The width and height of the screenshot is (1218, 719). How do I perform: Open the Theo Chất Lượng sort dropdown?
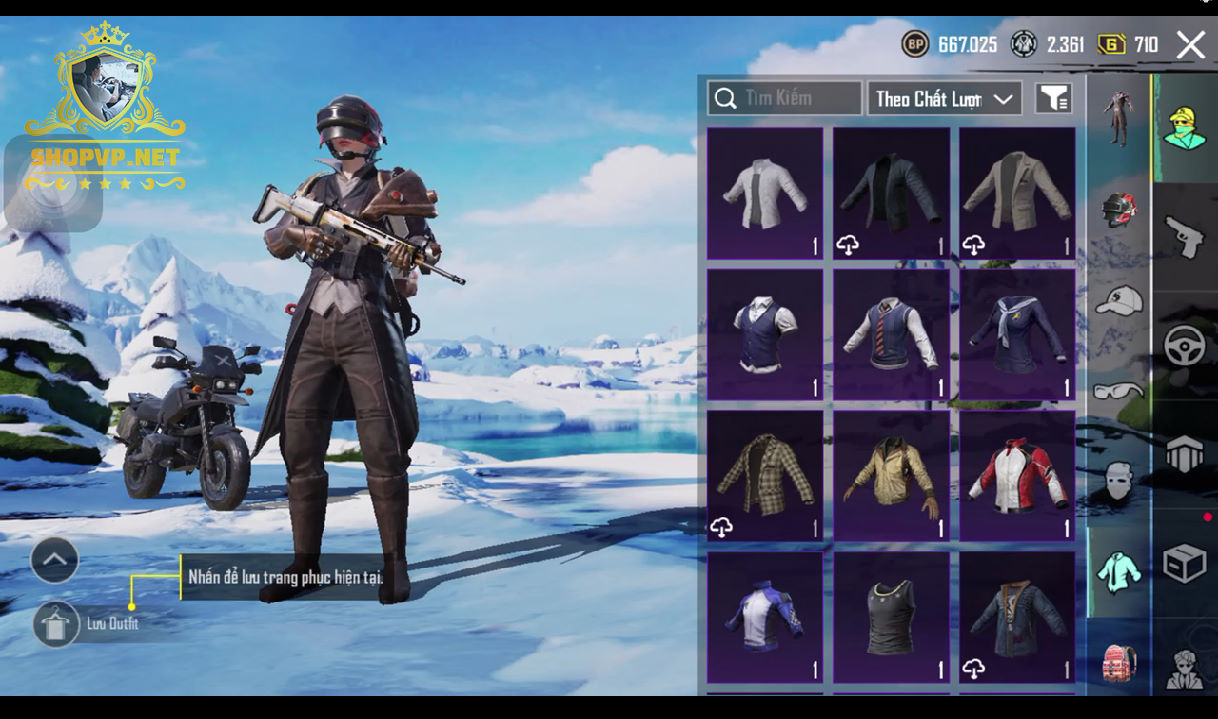click(944, 98)
